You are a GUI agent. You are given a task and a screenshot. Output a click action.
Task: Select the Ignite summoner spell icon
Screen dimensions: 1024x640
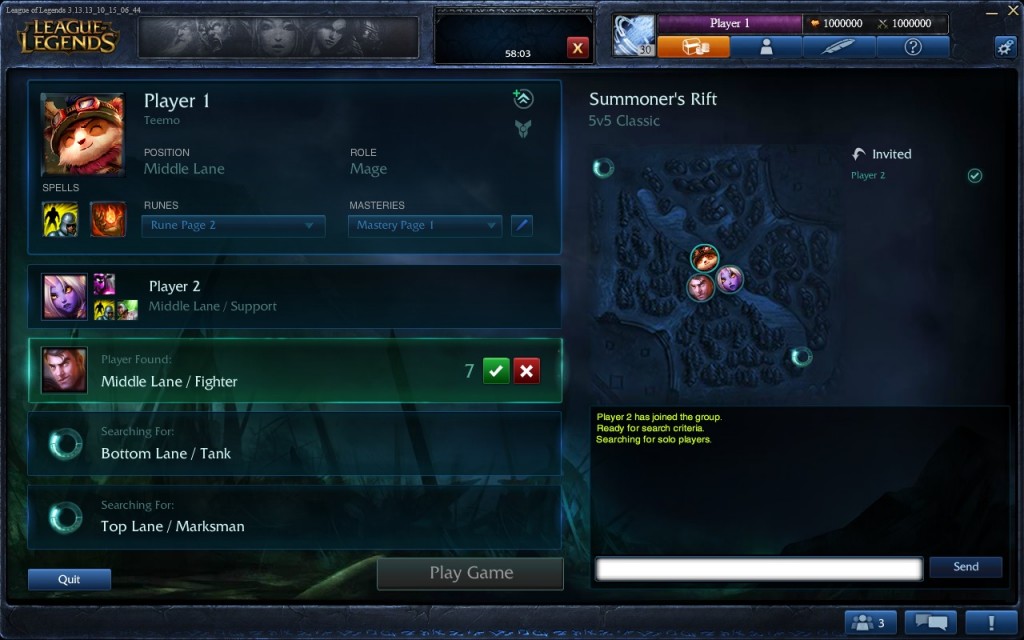108,219
